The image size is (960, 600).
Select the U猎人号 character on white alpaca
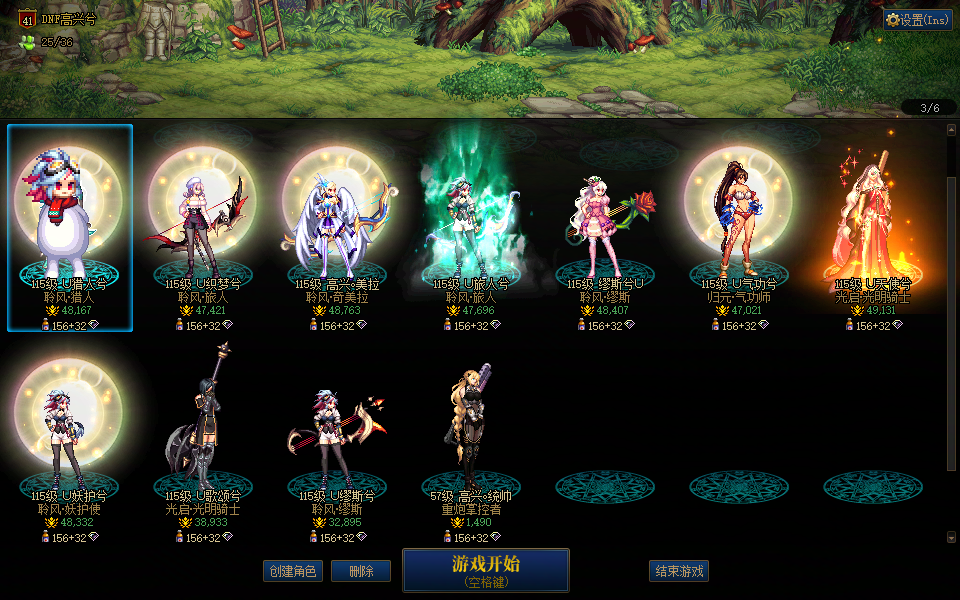[x=70, y=227]
